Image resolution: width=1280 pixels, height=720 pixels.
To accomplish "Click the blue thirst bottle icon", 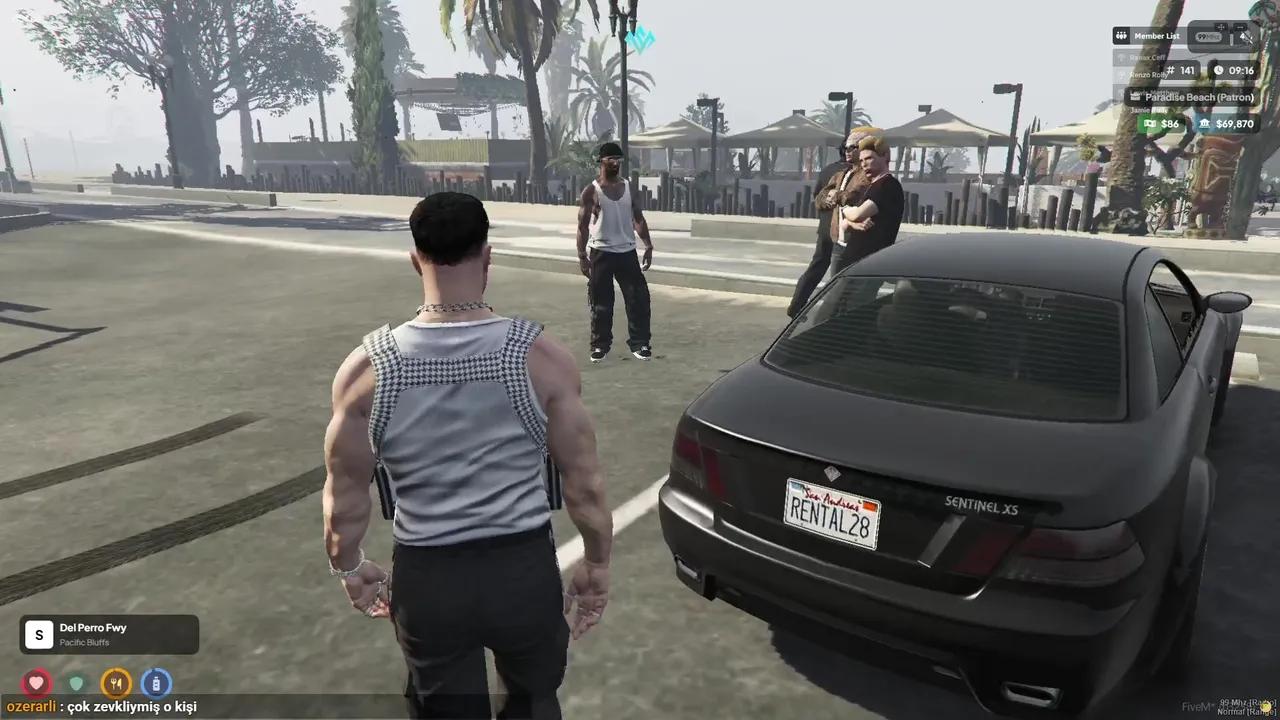I will [x=157, y=683].
